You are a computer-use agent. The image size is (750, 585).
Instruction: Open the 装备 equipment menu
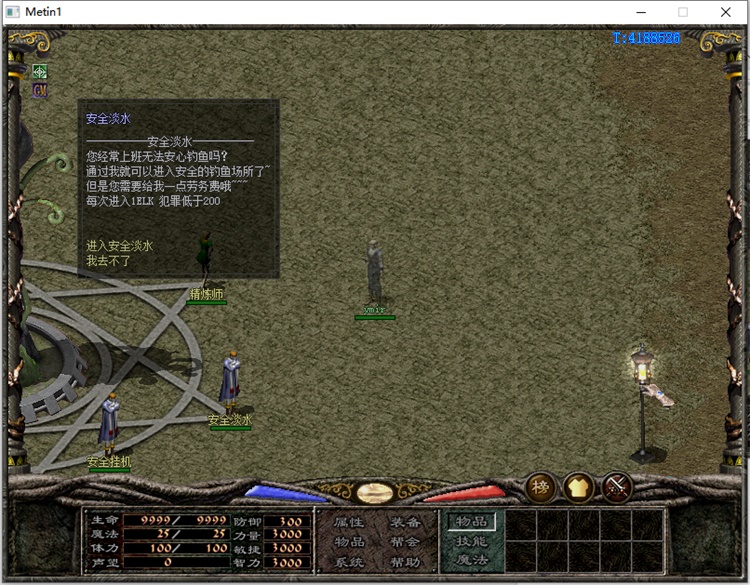pos(405,522)
